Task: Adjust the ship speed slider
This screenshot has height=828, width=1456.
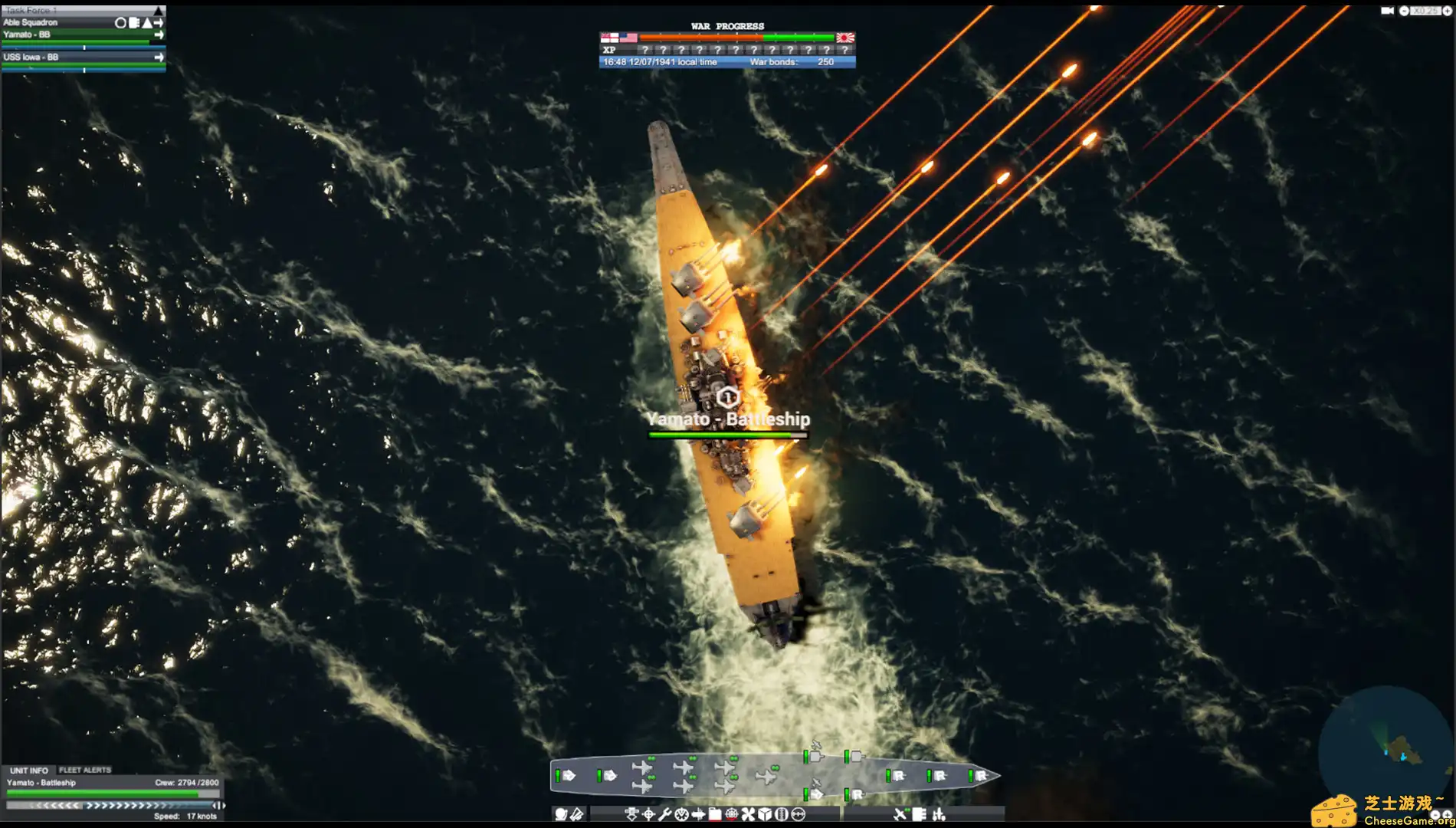Action: point(107,805)
